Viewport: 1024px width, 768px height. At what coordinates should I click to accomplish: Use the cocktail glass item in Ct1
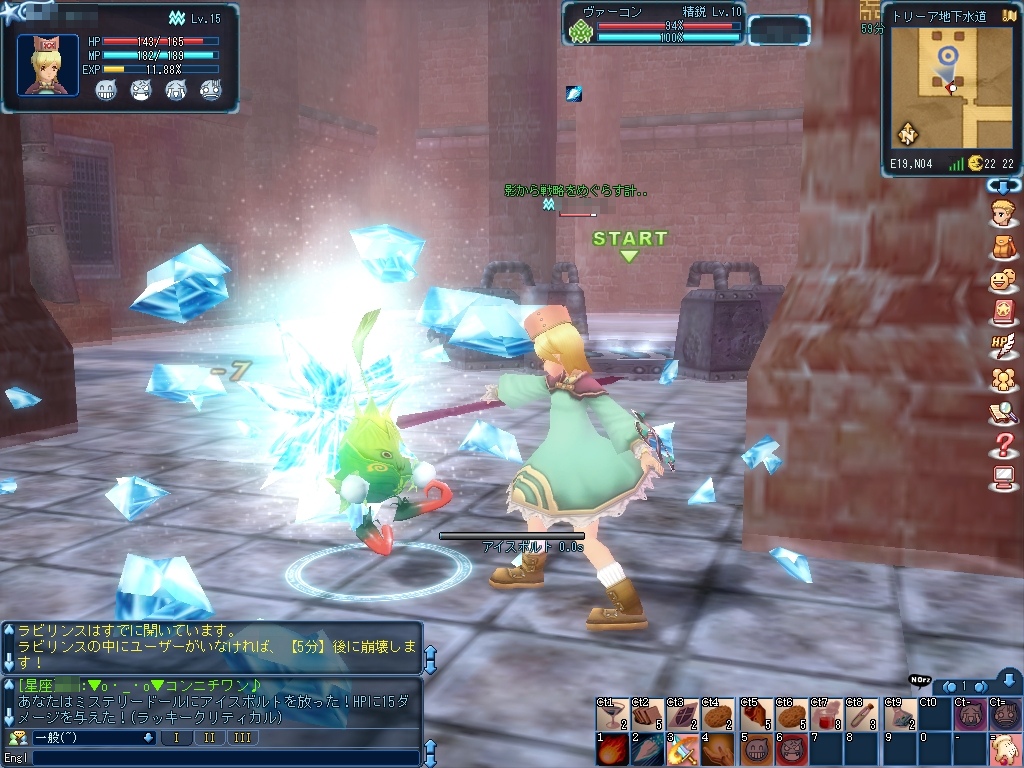coord(611,714)
